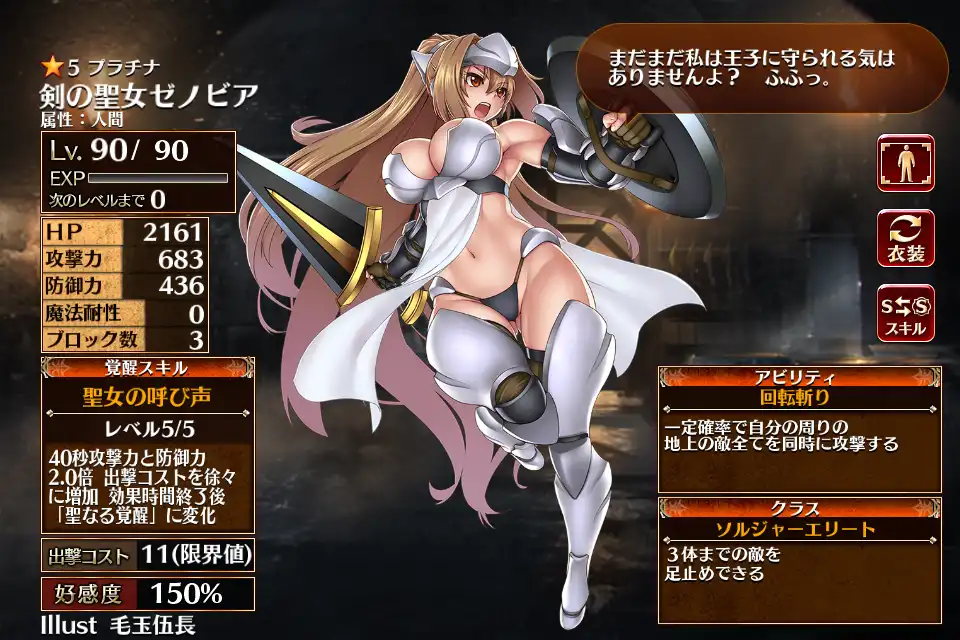This screenshot has height=640, width=960.
Task: Switch costume with the 衣装 button
Action: [905, 238]
